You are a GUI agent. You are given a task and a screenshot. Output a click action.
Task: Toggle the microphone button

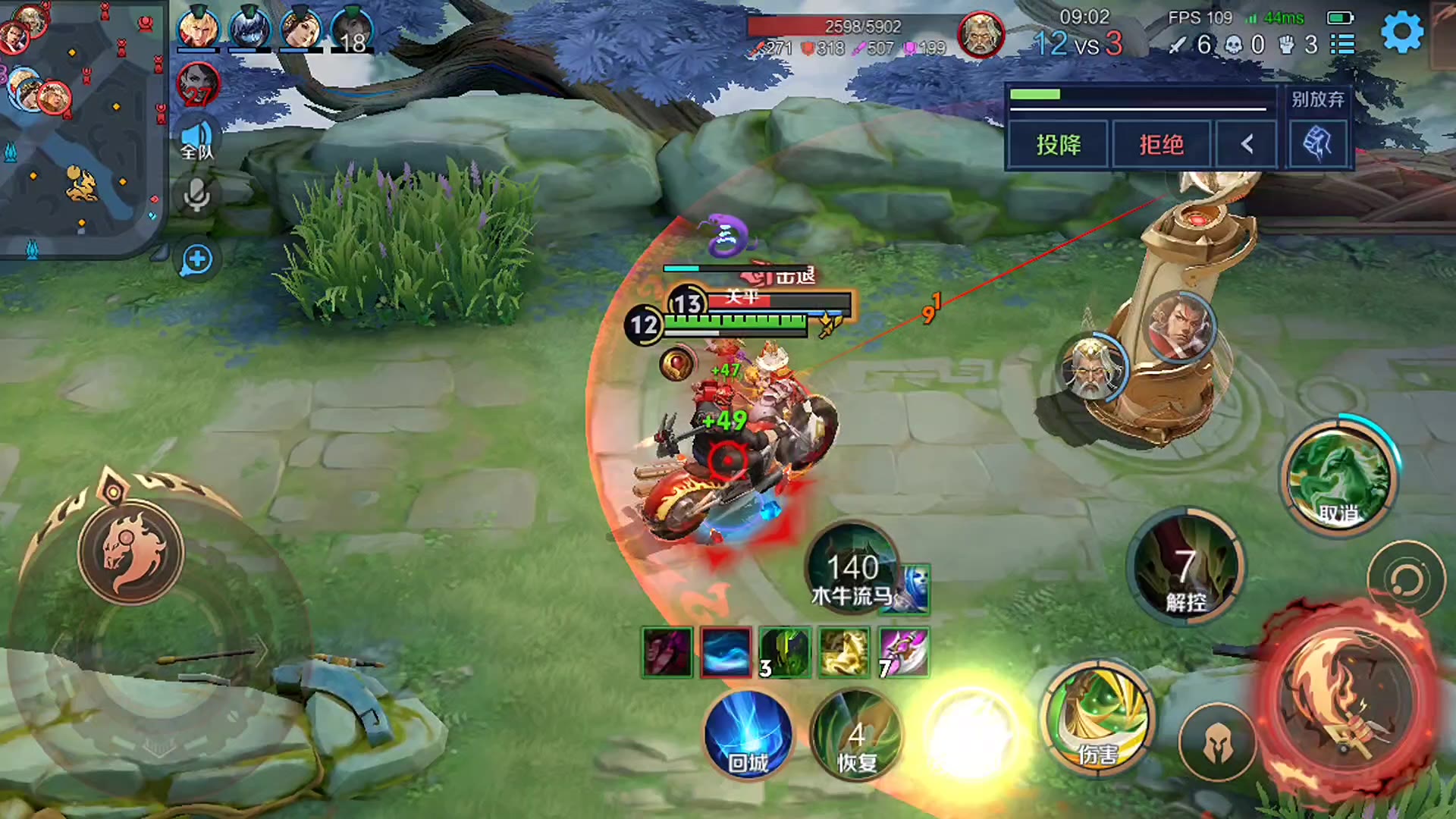click(x=197, y=196)
